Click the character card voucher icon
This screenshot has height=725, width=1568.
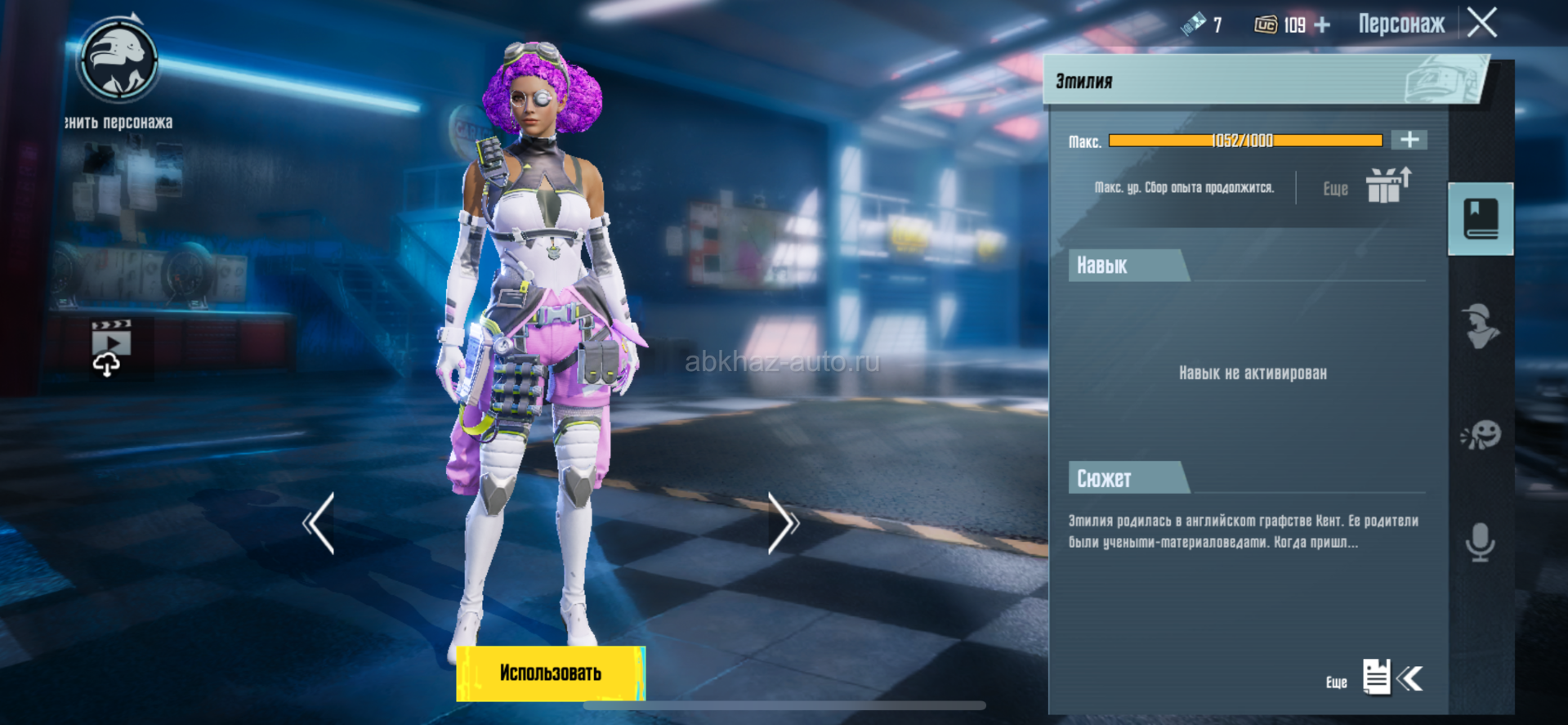point(1194,25)
